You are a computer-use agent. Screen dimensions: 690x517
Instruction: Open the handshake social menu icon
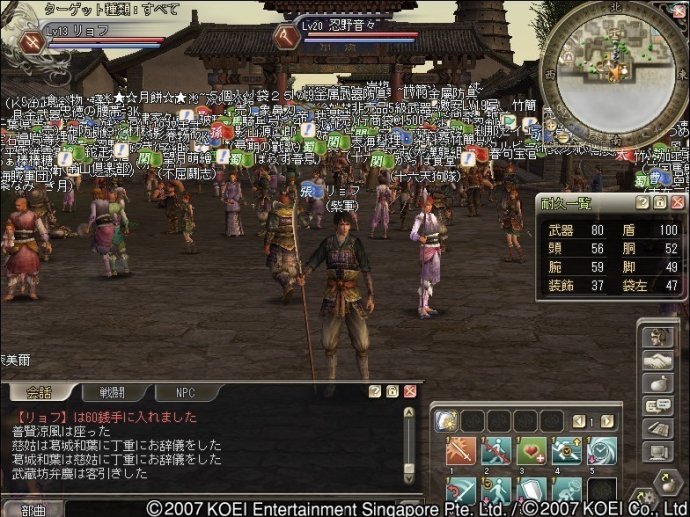pos(656,360)
